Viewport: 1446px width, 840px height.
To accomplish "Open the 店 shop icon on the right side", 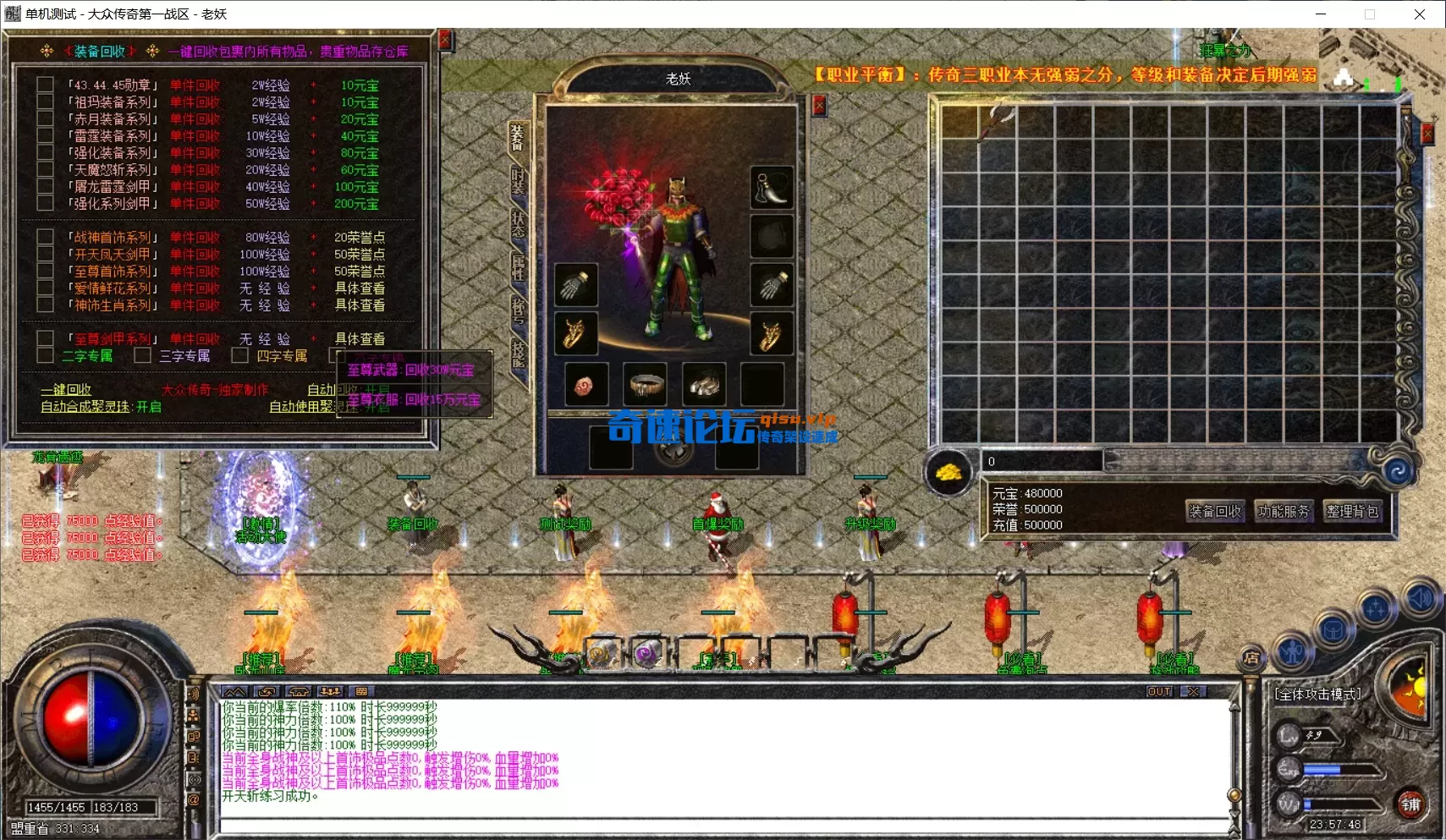I will click(x=1253, y=659).
